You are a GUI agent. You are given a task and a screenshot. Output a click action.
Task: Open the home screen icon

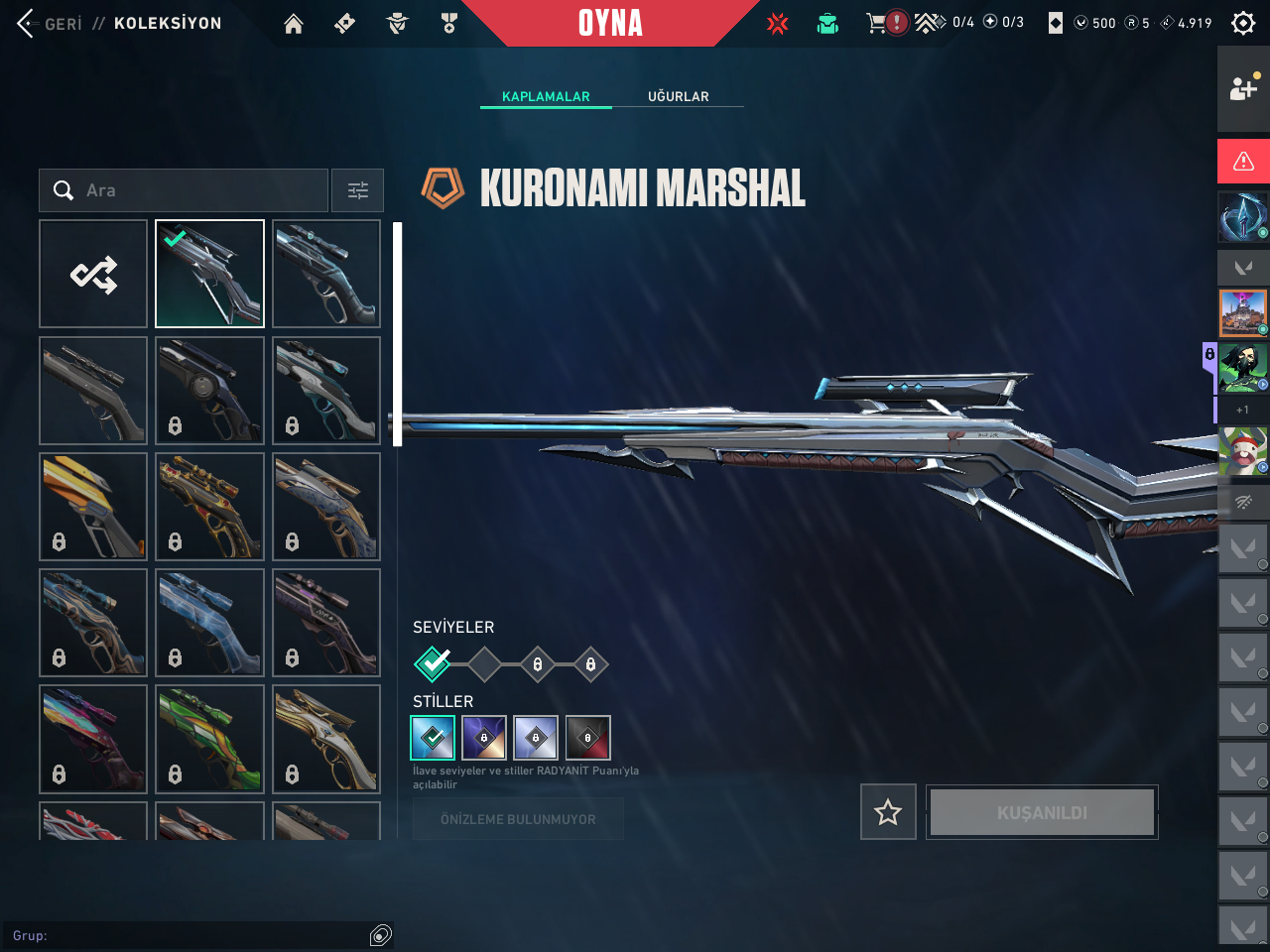point(294,24)
